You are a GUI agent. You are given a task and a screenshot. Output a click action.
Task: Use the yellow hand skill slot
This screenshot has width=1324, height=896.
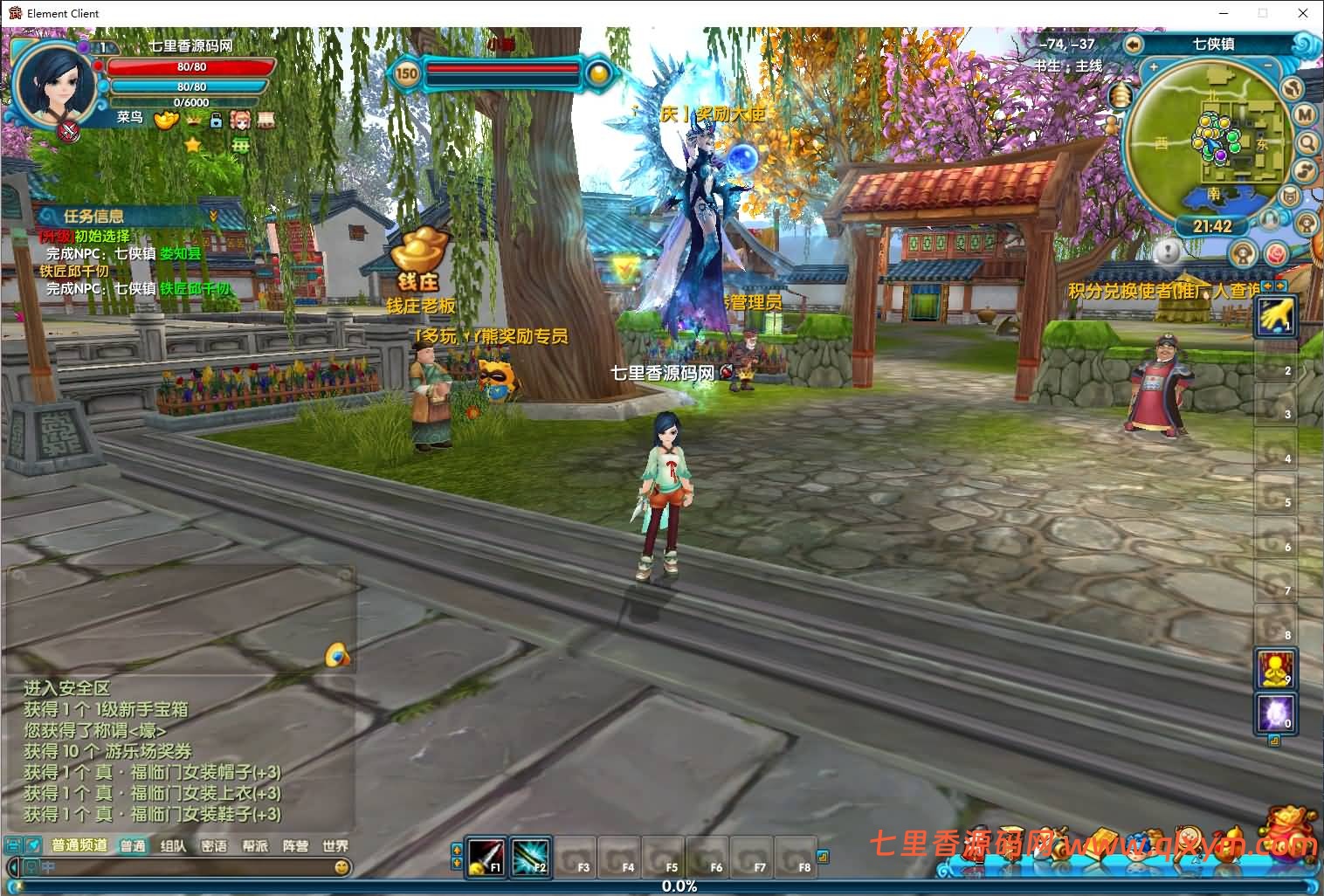pyautogui.click(x=1275, y=316)
